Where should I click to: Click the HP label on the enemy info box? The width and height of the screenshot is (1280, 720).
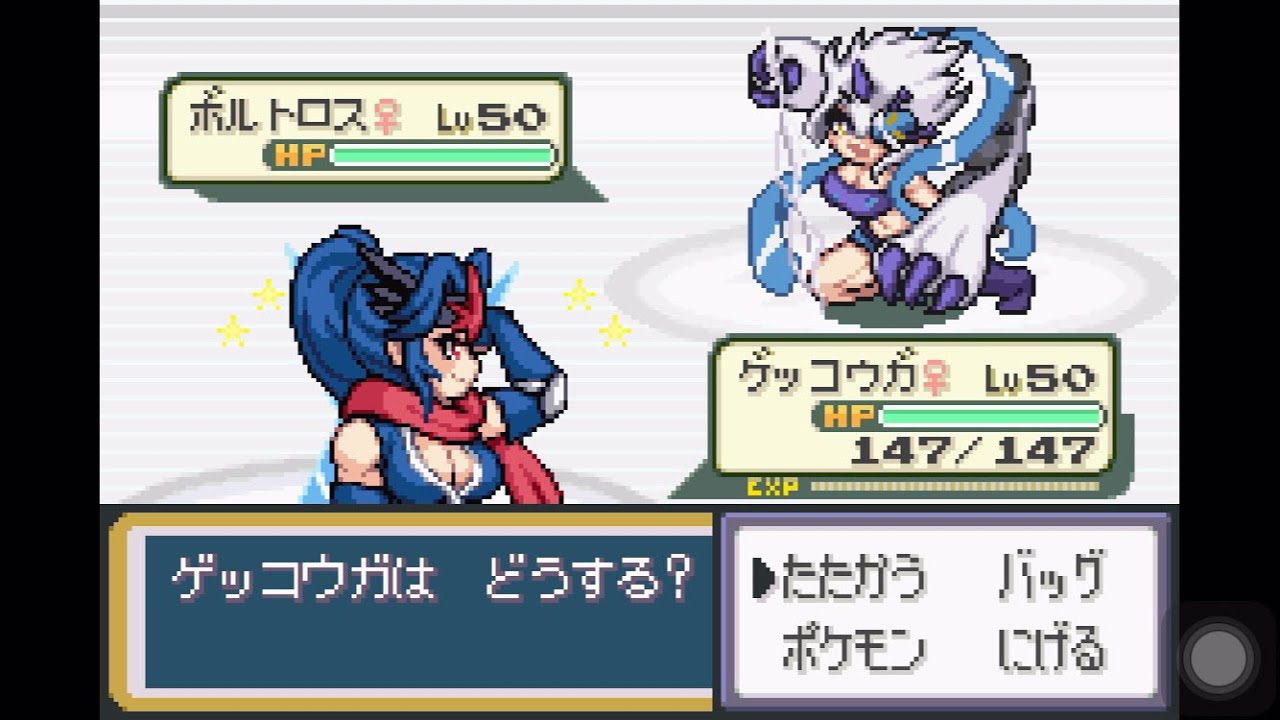click(x=299, y=157)
